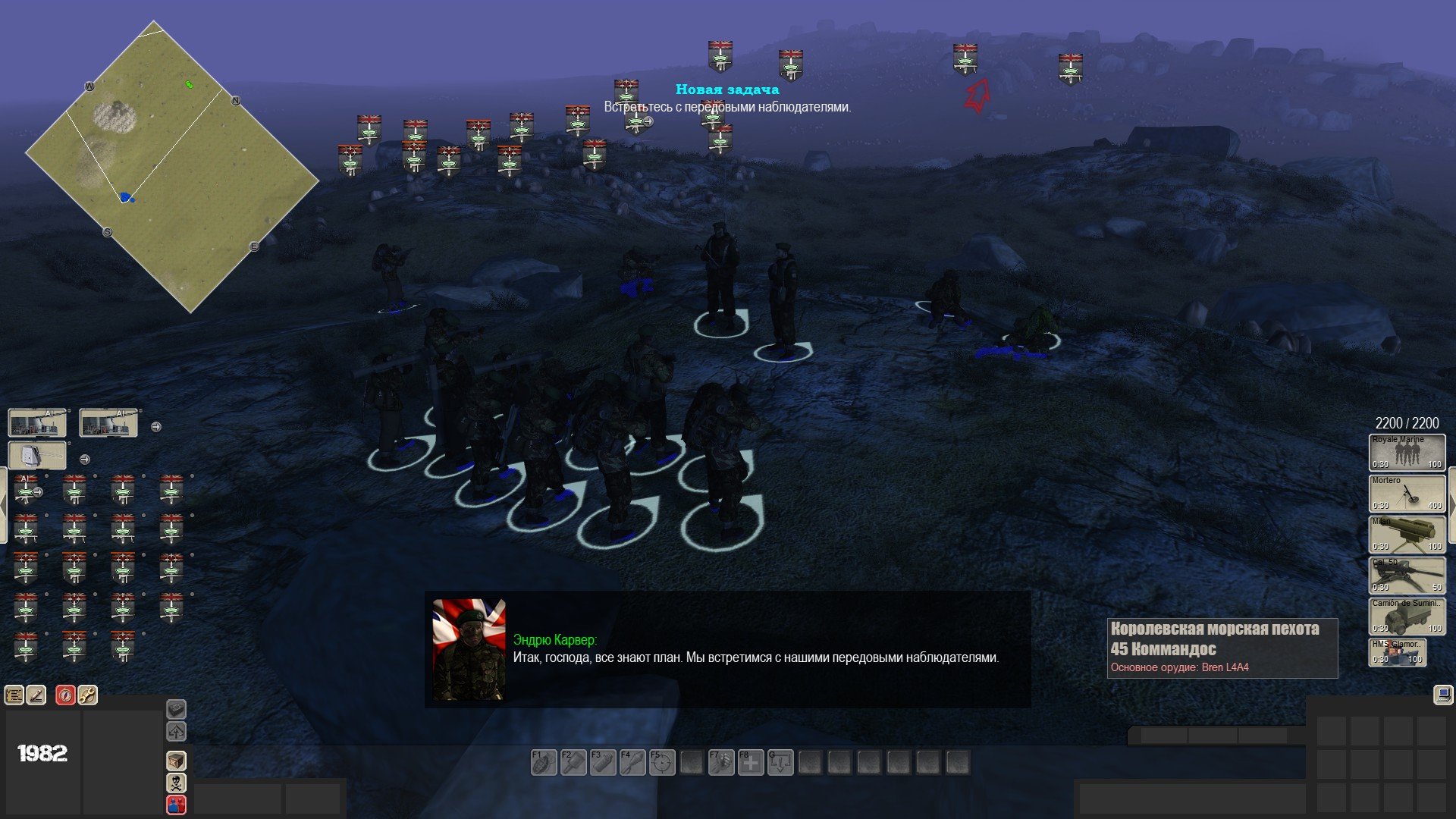The height and width of the screenshot is (819, 1456).
Task: Trigger the F7 fist melee action
Action: click(720, 762)
